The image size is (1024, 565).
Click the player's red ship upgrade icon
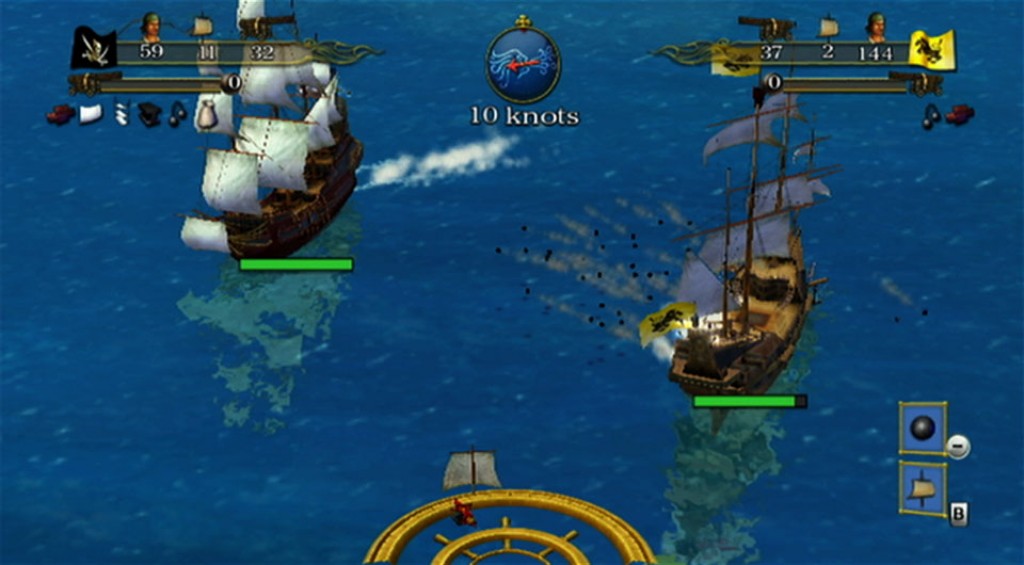pyautogui.click(x=60, y=114)
